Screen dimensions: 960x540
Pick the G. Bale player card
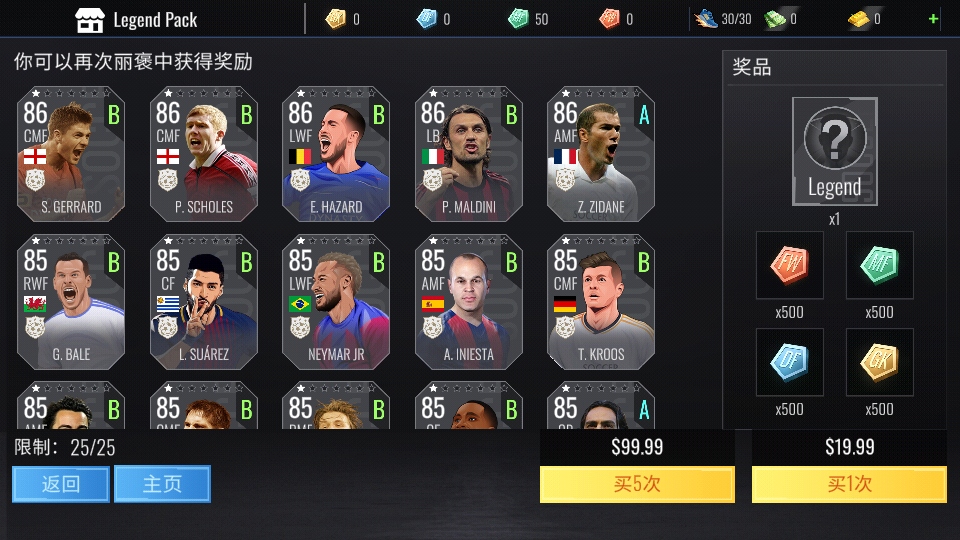coord(71,302)
